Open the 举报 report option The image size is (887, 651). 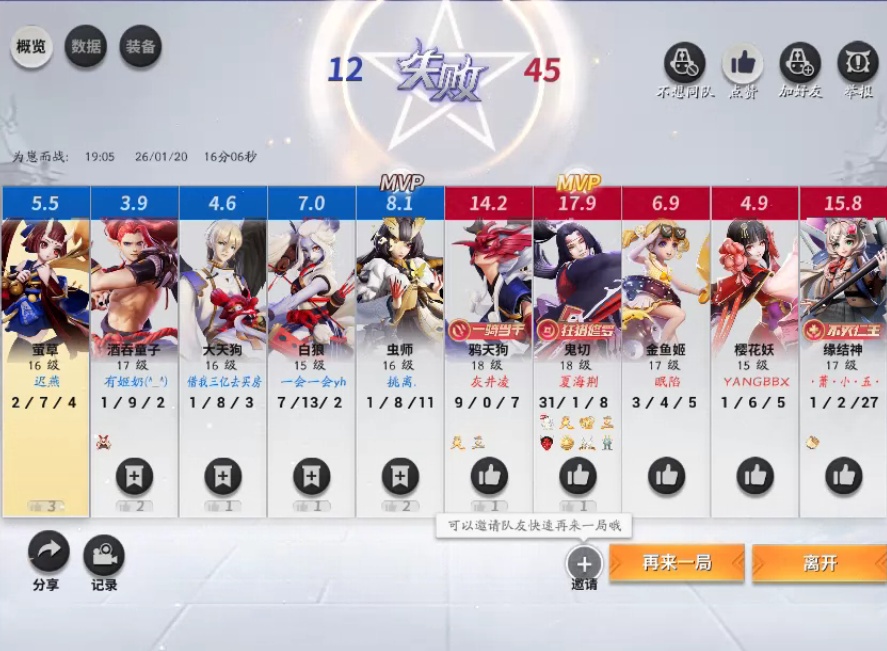[x=857, y=65]
